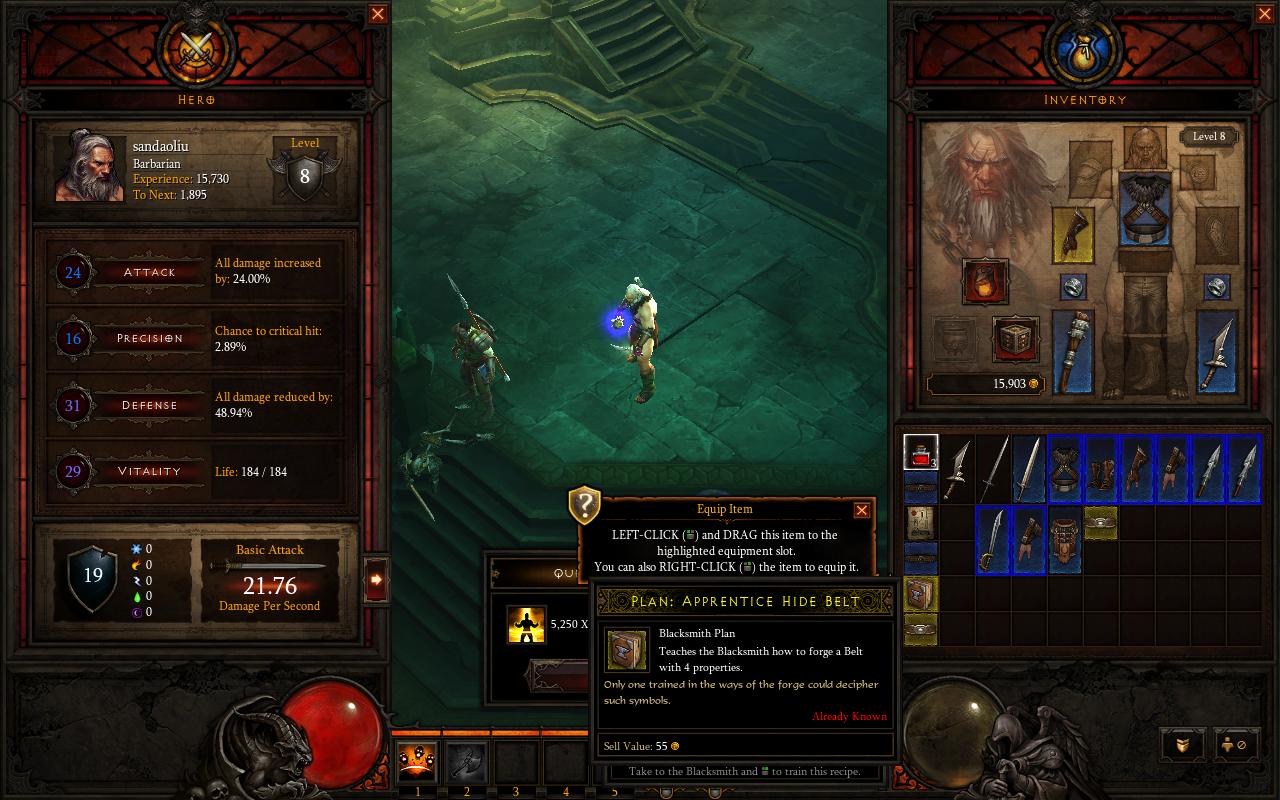Click the Cauldron of Jordan lantern icon
The image size is (1280, 800).
point(985,281)
